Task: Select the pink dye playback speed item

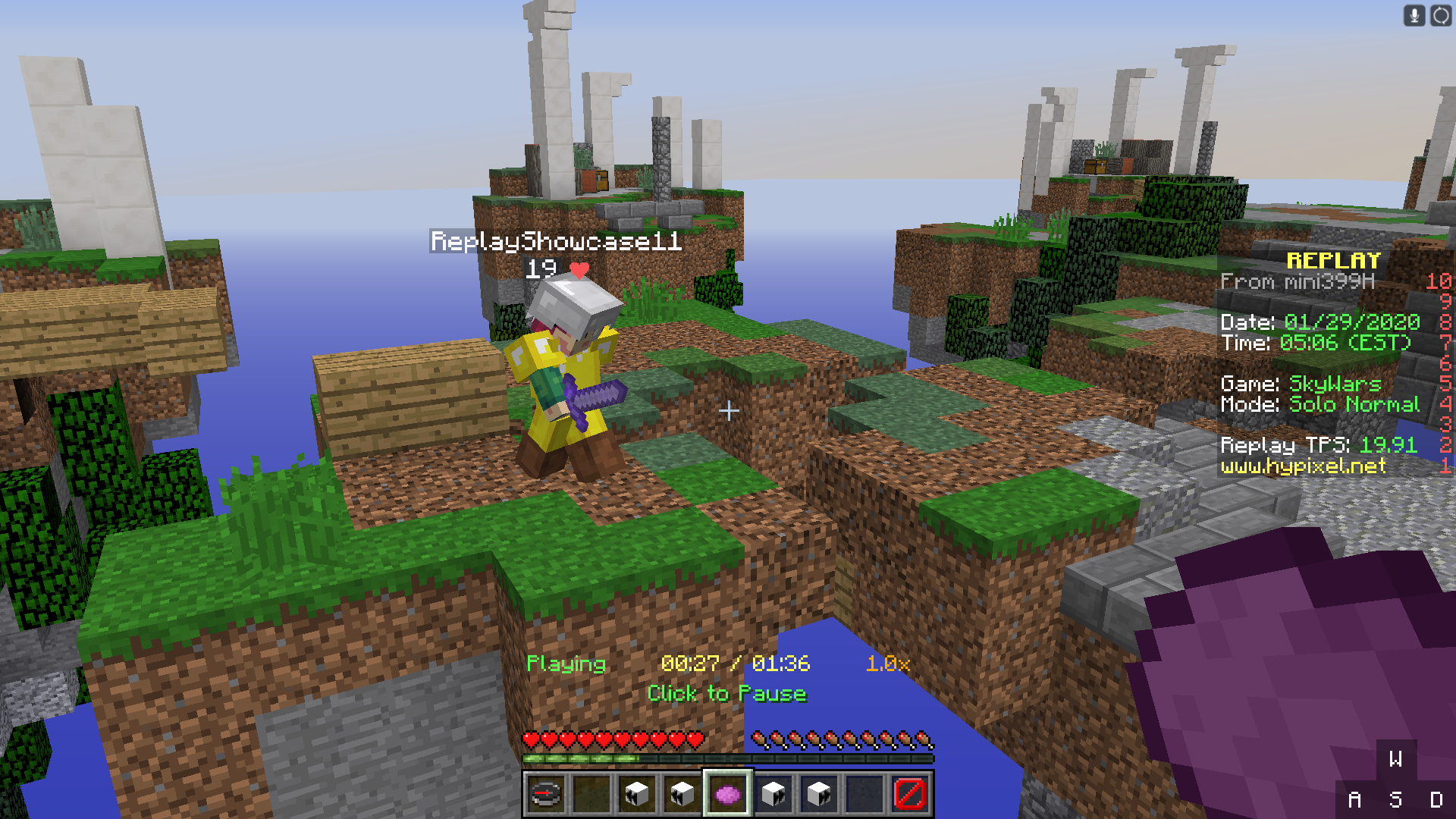Action: (728, 794)
